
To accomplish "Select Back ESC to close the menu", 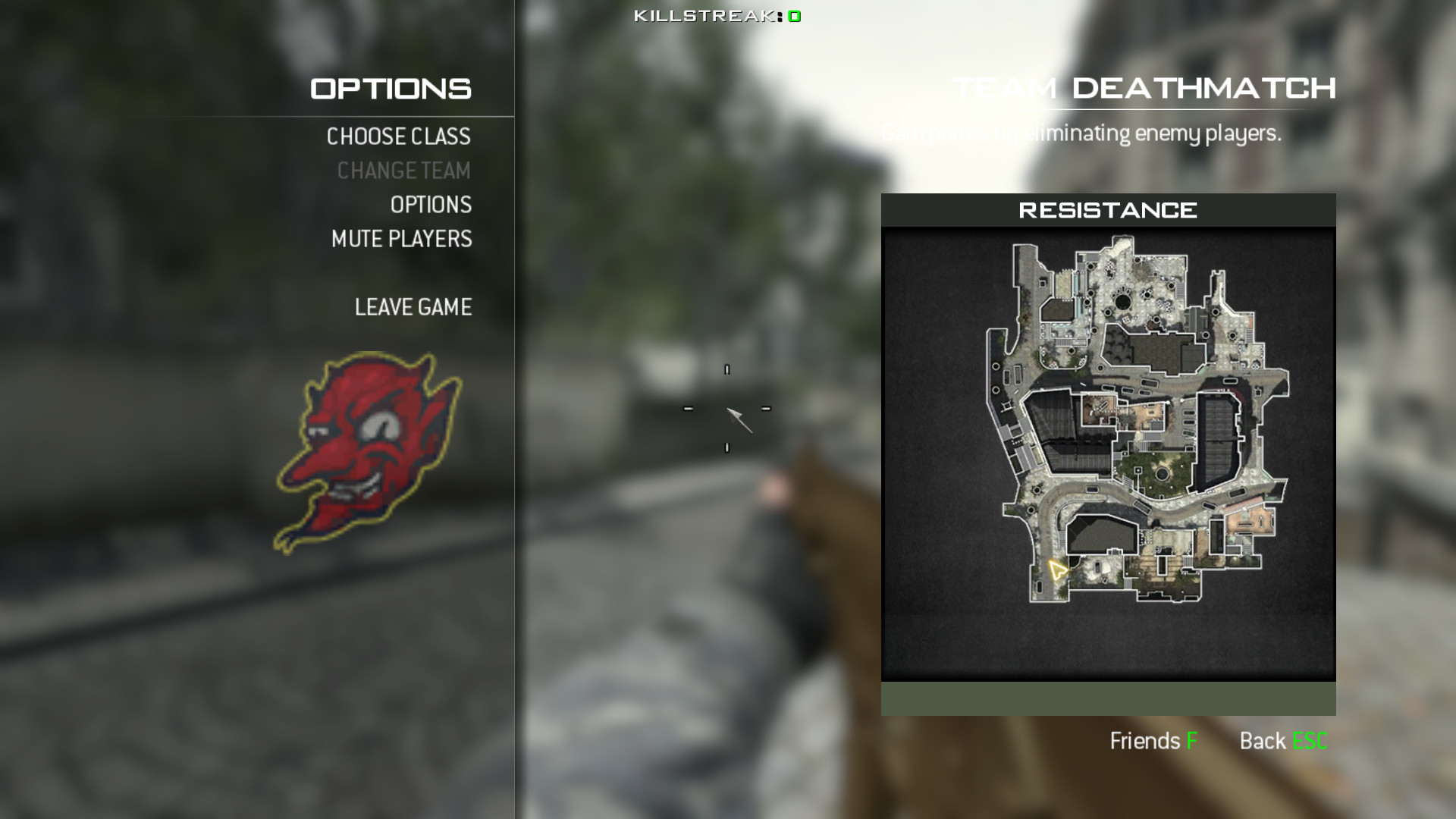I will point(1285,741).
